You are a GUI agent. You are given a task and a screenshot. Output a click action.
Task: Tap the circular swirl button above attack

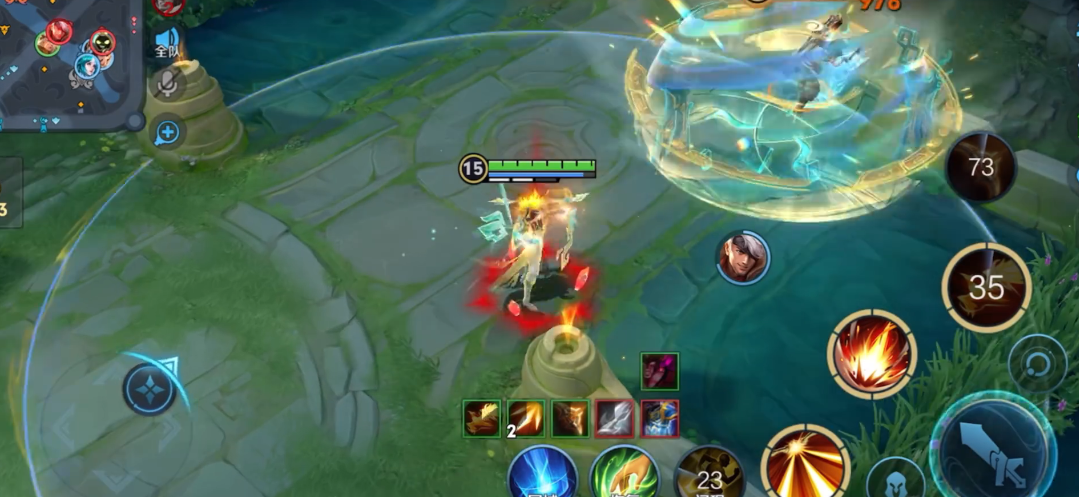tap(1037, 362)
